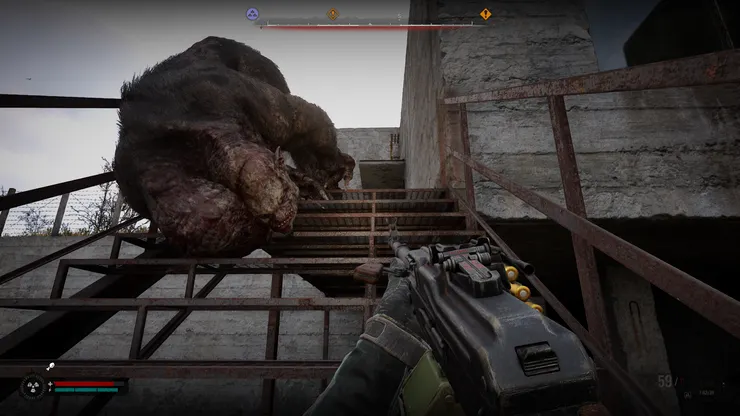Click the orange exclamation quest marker
The width and height of the screenshot is (740, 416).
click(x=486, y=14)
